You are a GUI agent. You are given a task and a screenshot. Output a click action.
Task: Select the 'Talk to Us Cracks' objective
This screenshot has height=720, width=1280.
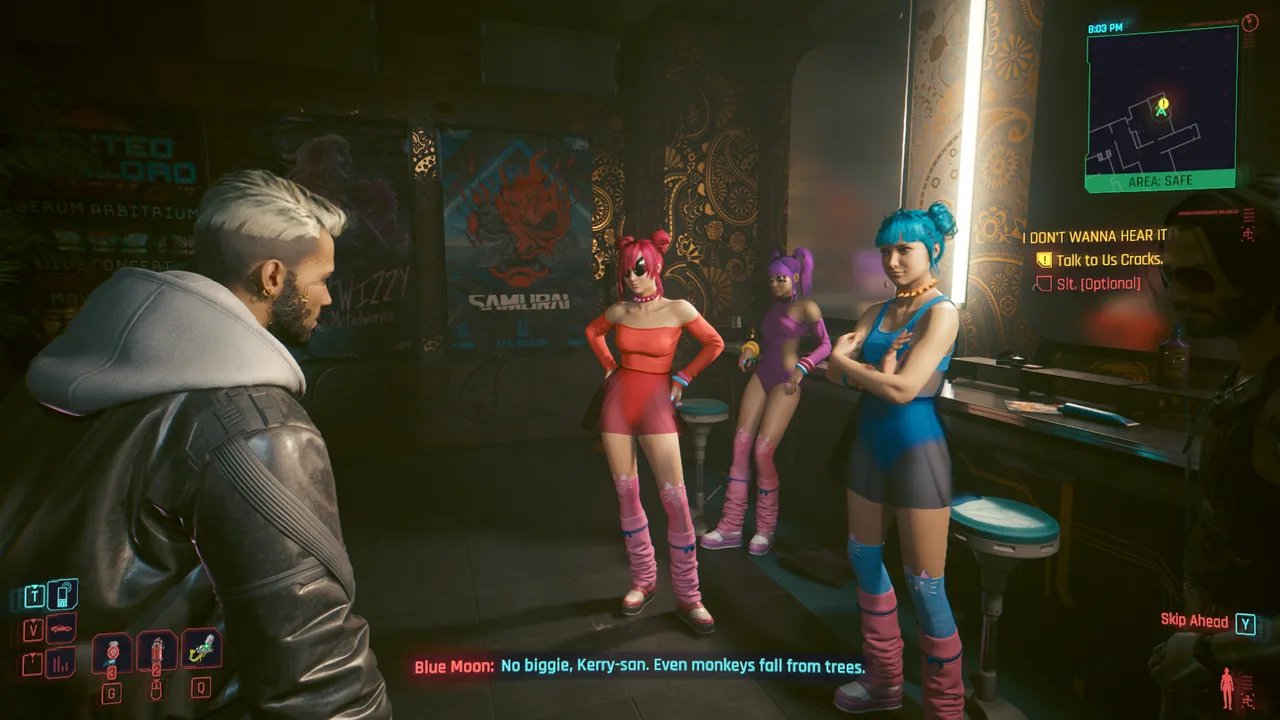[1109, 260]
